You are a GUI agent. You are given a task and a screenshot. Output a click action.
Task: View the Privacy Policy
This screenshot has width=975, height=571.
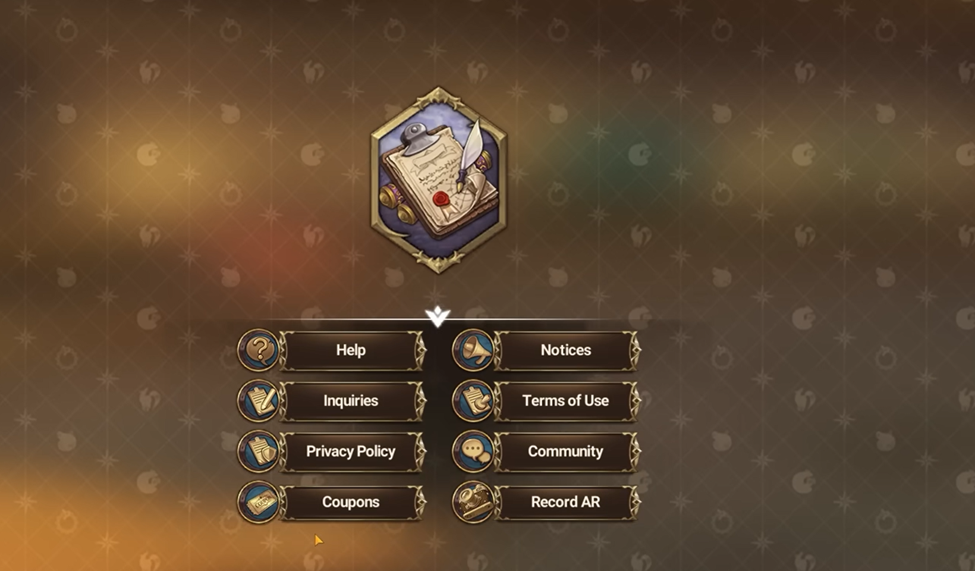(350, 452)
